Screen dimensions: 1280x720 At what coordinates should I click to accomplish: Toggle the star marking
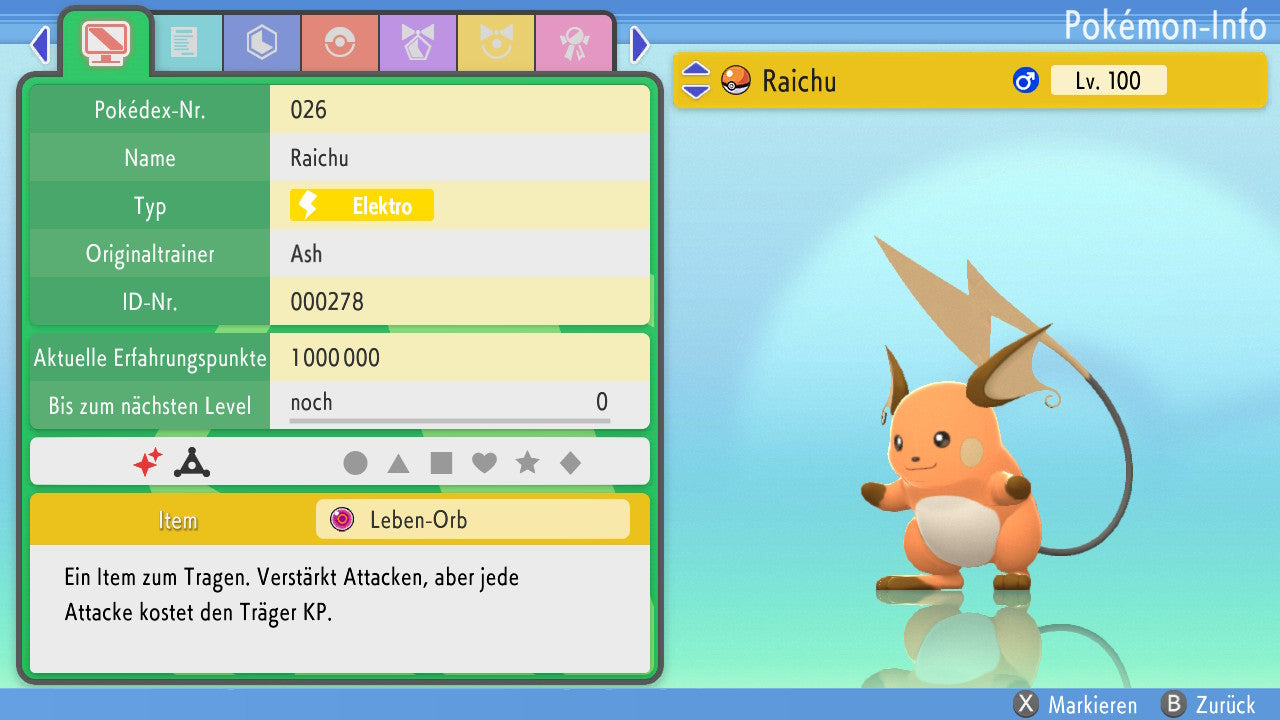[527, 463]
